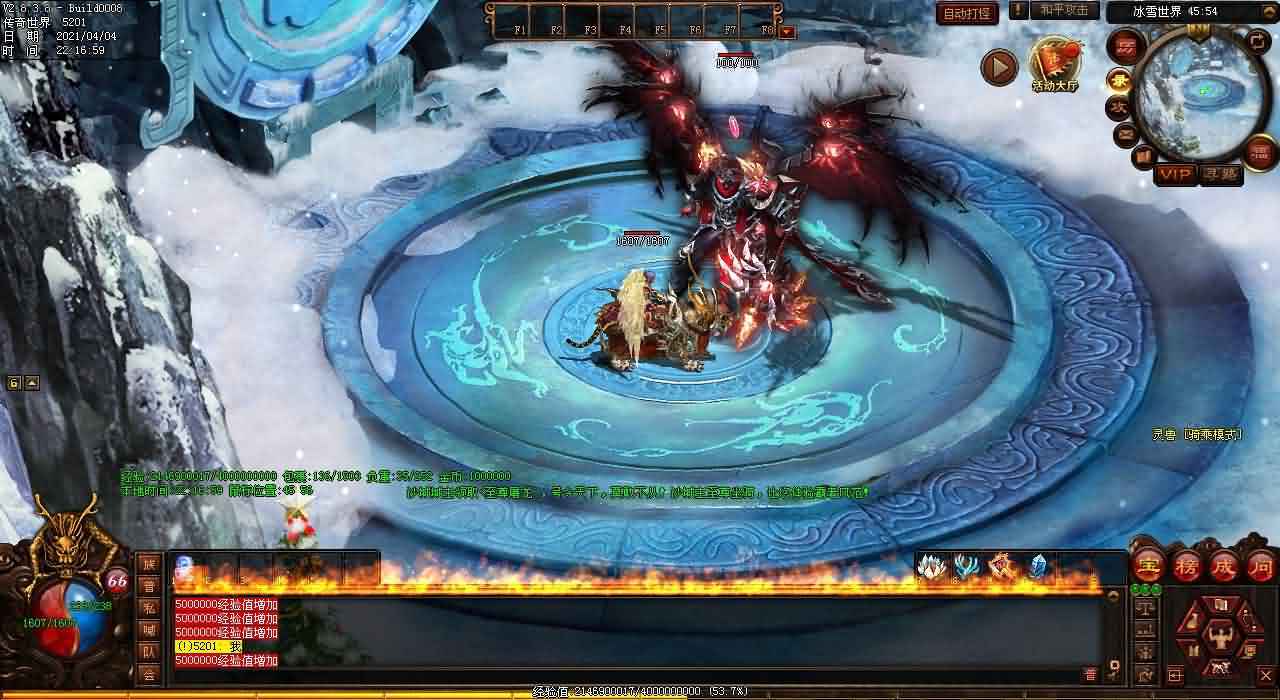Open the character figure panel

1219,634
